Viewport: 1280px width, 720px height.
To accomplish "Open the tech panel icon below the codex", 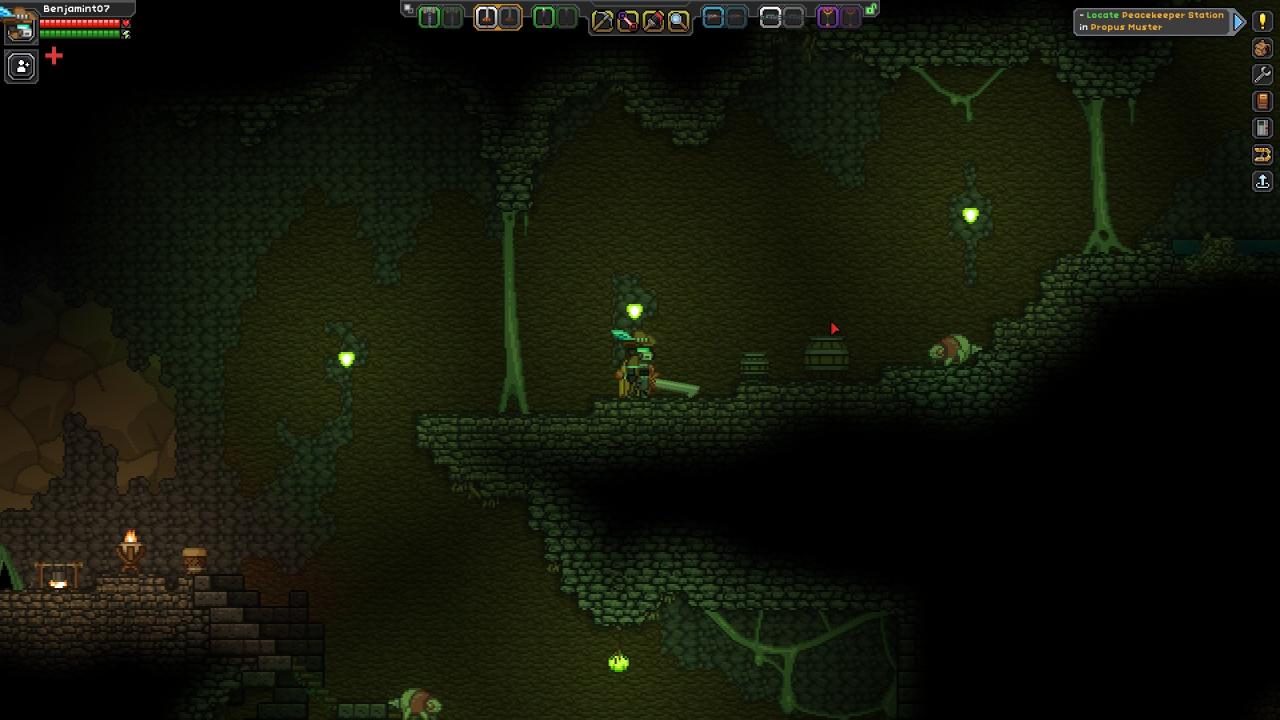I will pos(1262,128).
